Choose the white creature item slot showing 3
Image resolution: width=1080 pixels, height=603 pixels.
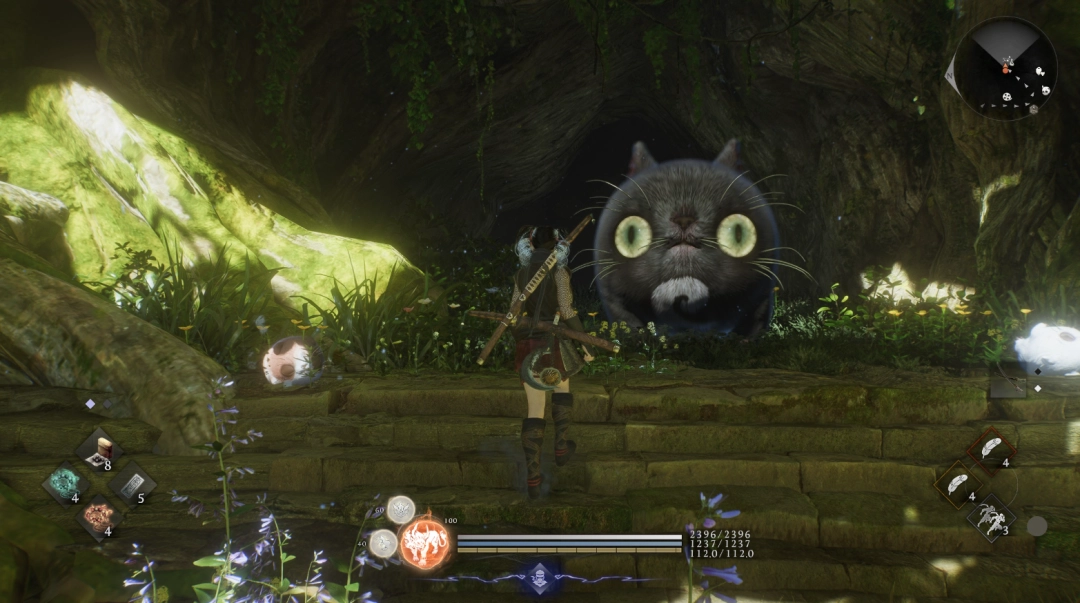(990, 517)
